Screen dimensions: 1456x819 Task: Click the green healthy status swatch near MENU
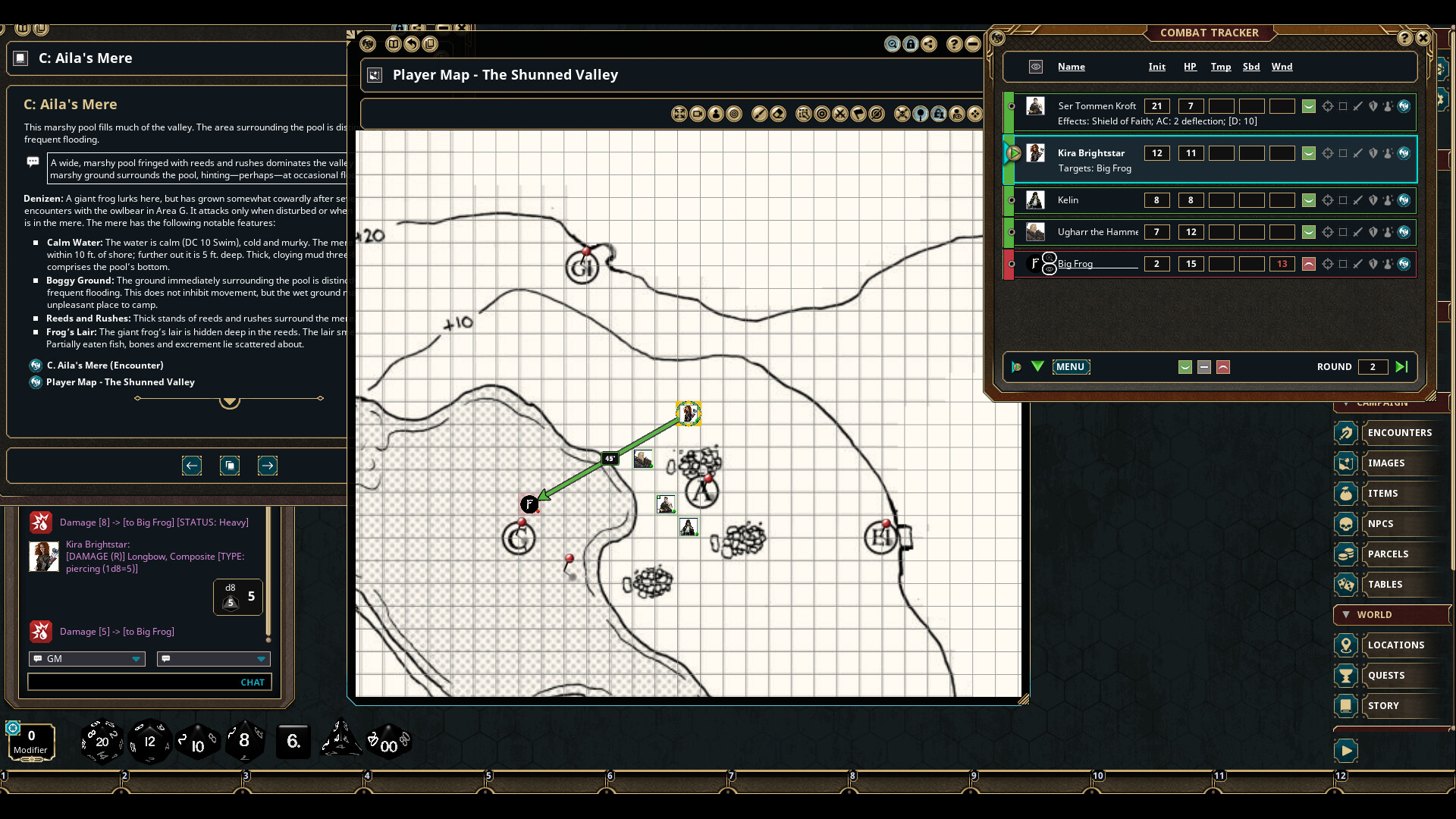(x=1184, y=367)
